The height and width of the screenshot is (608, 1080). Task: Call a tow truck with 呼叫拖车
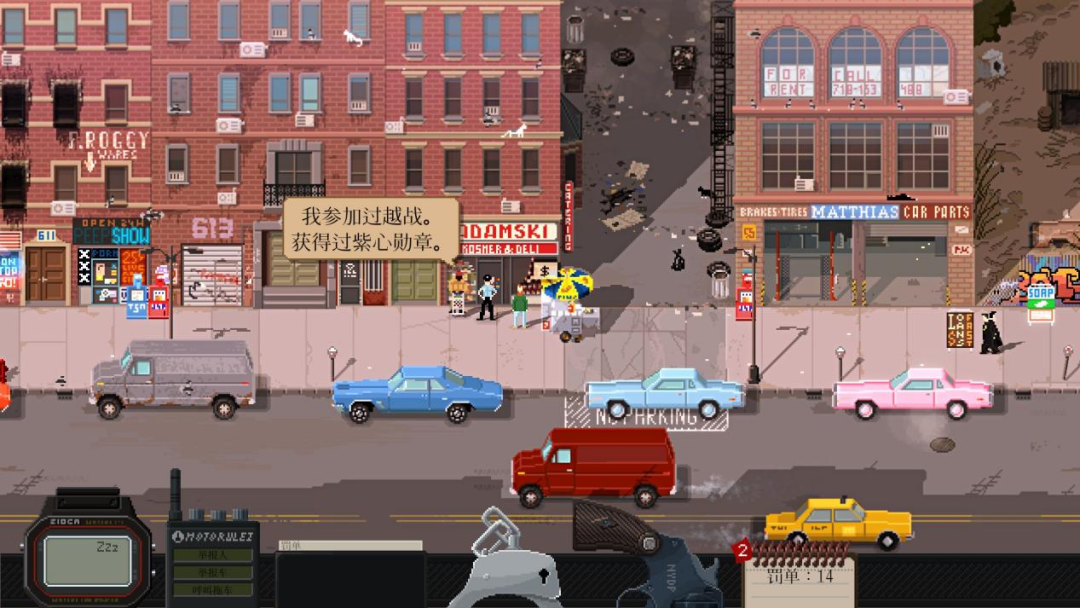point(212,590)
